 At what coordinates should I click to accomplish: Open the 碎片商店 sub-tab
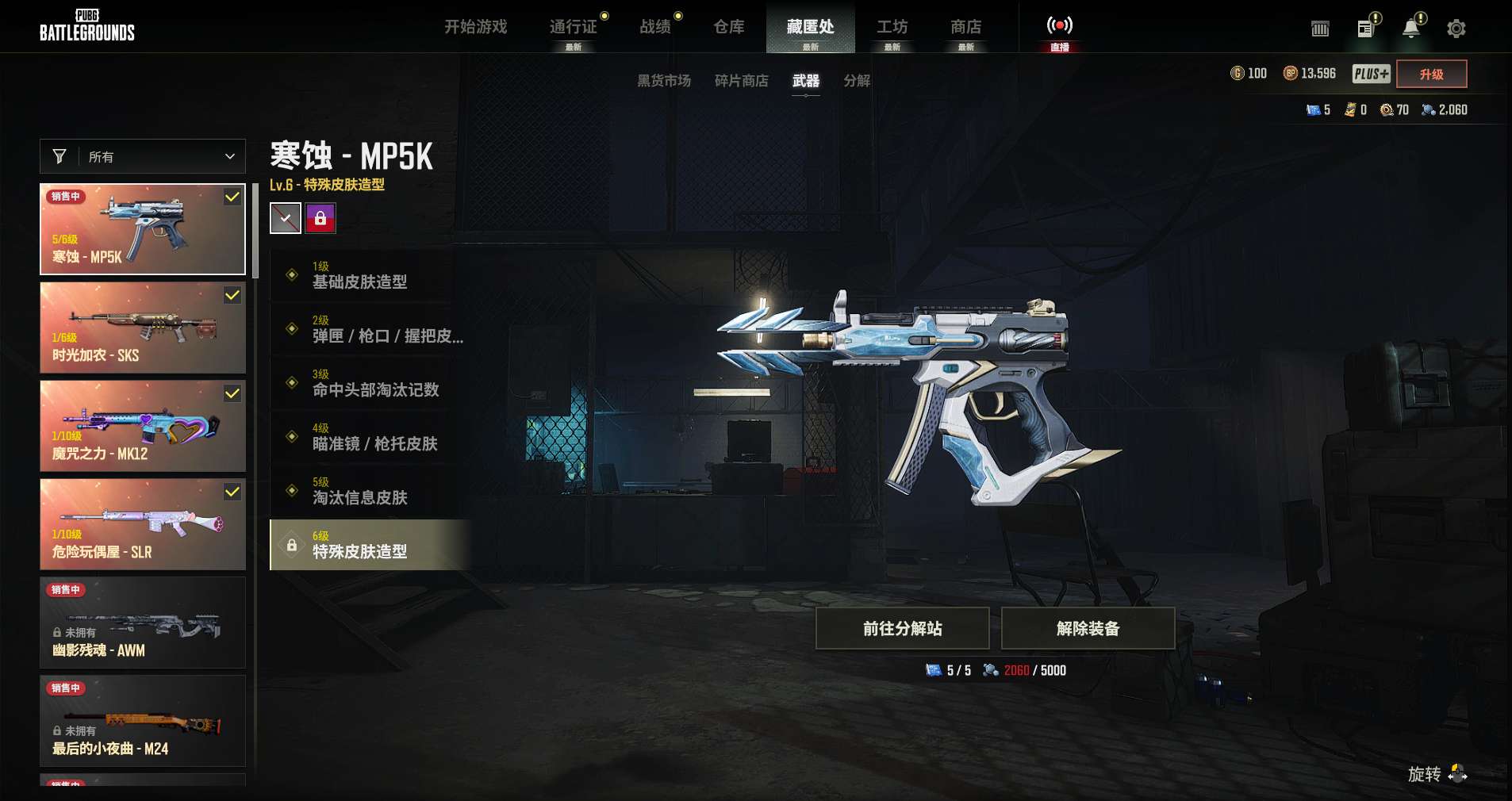coord(741,81)
